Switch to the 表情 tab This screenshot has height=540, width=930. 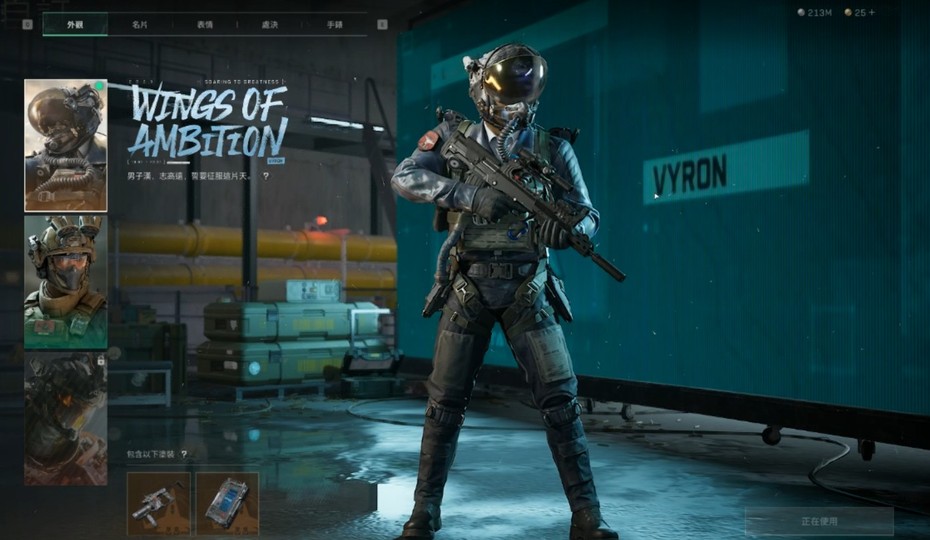point(205,23)
